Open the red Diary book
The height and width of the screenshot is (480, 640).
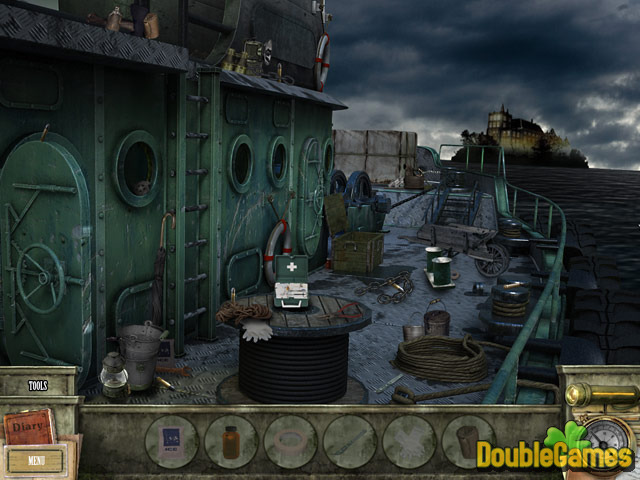27,426
